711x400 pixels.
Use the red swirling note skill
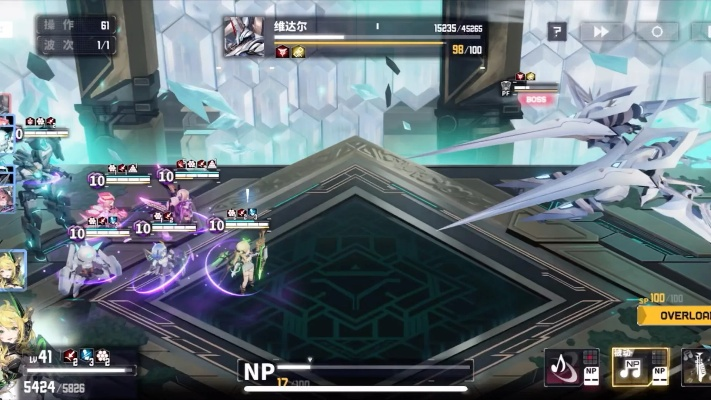pos(564,366)
